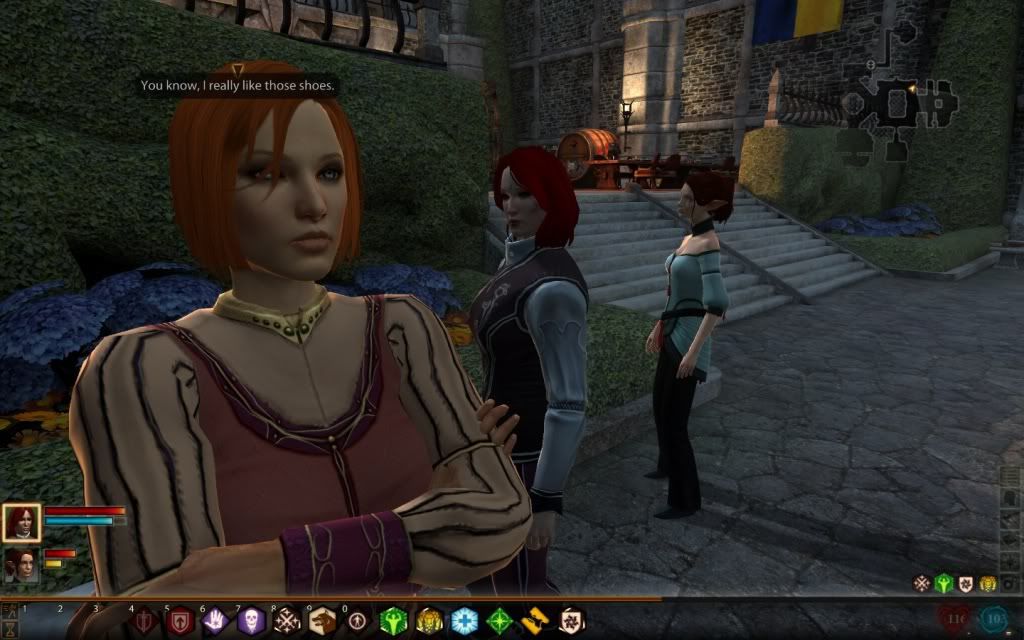Trigger the crossed-arrows ability on the hotbar
The width and height of the screenshot is (1024, 640).
[287, 621]
